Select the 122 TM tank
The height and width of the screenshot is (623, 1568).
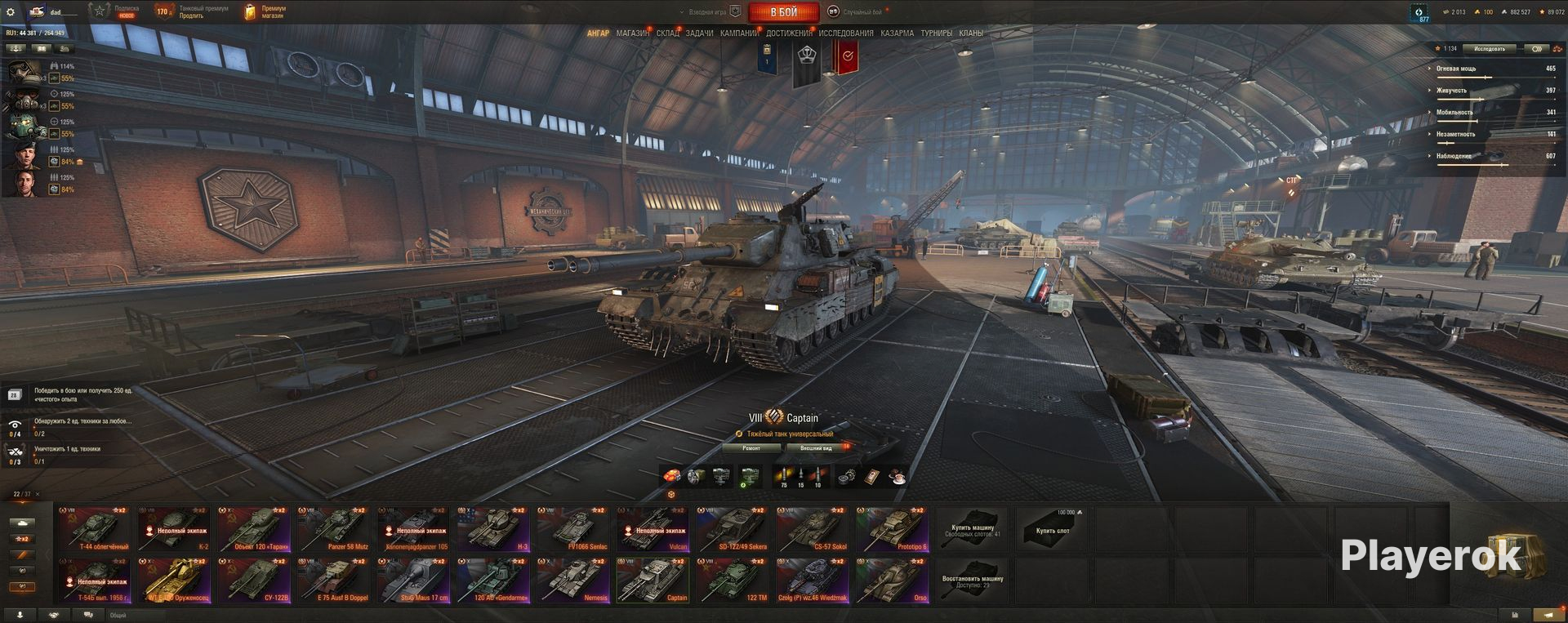[x=734, y=581]
